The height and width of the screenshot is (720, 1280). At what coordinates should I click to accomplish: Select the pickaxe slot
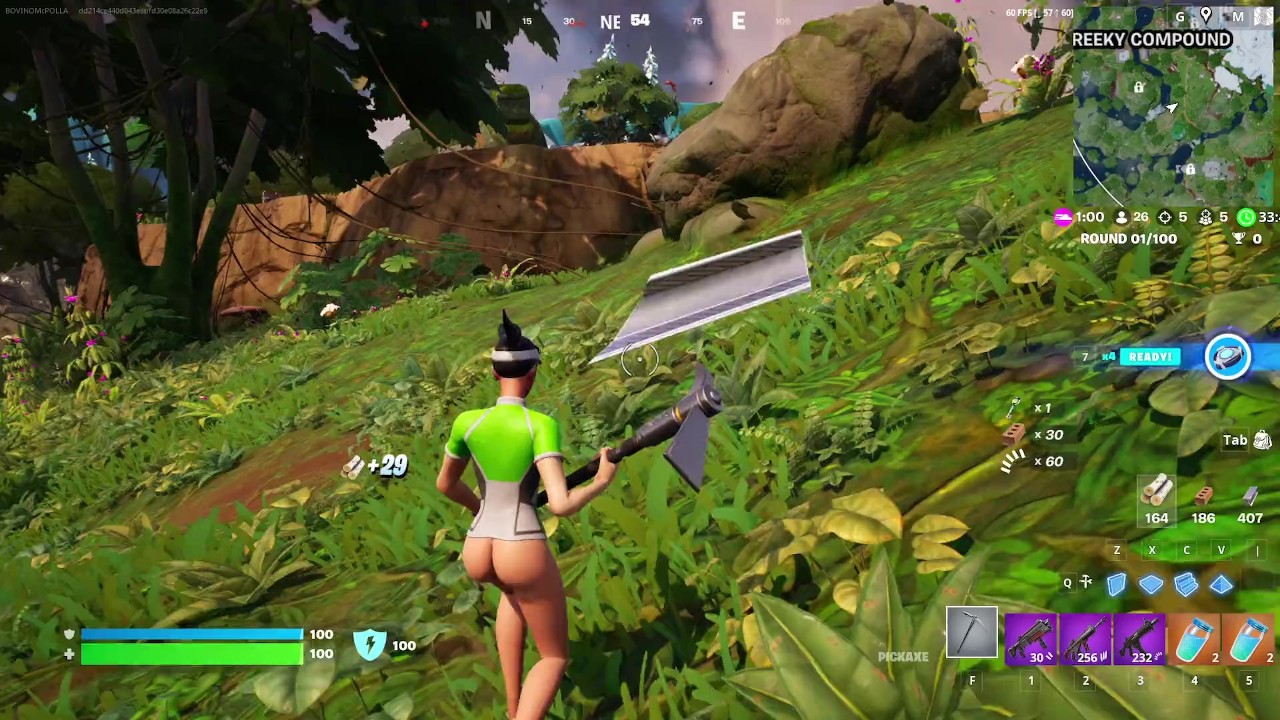(x=972, y=634)
